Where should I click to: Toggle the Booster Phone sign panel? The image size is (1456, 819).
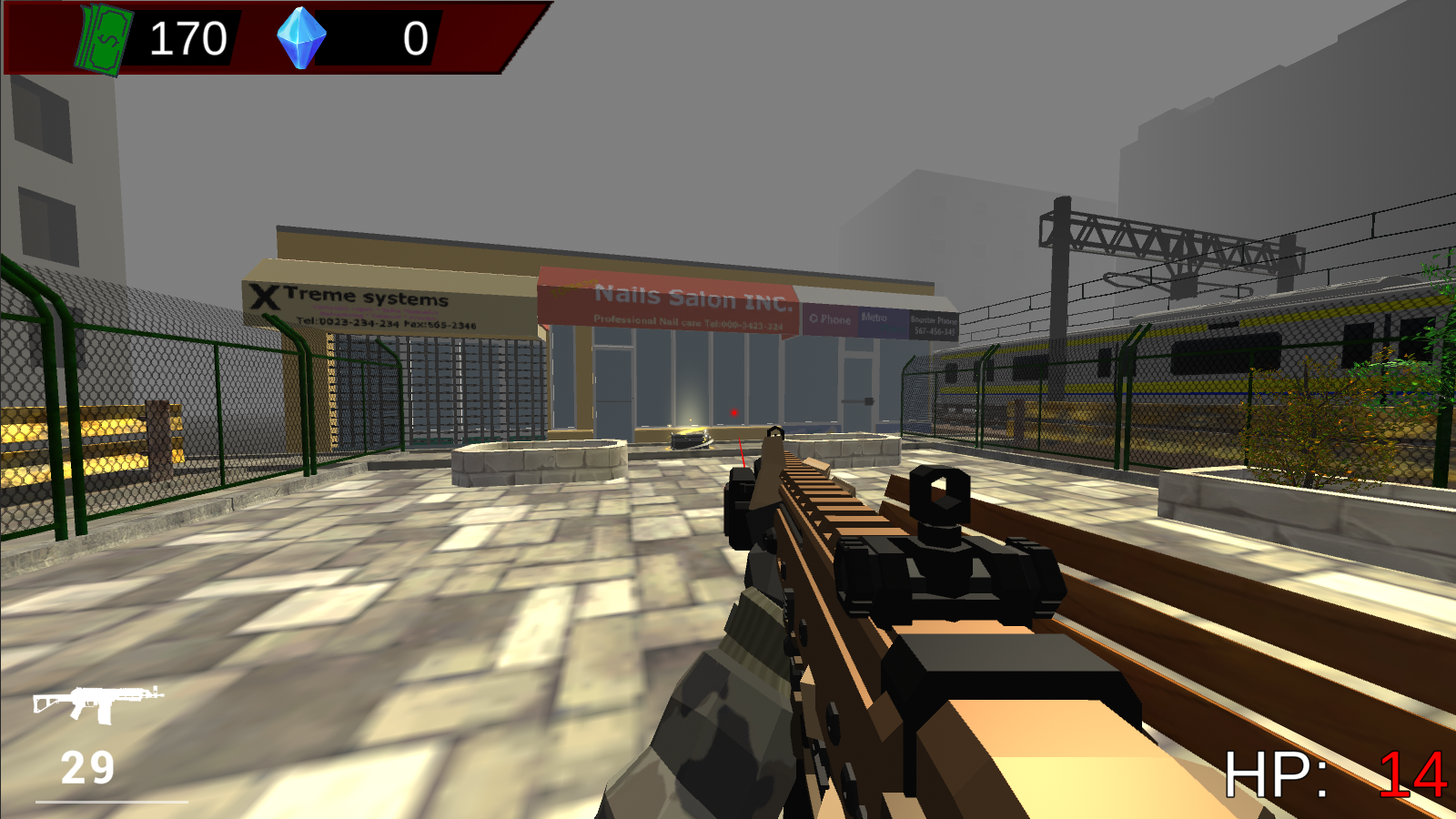[x=932, y=323]
